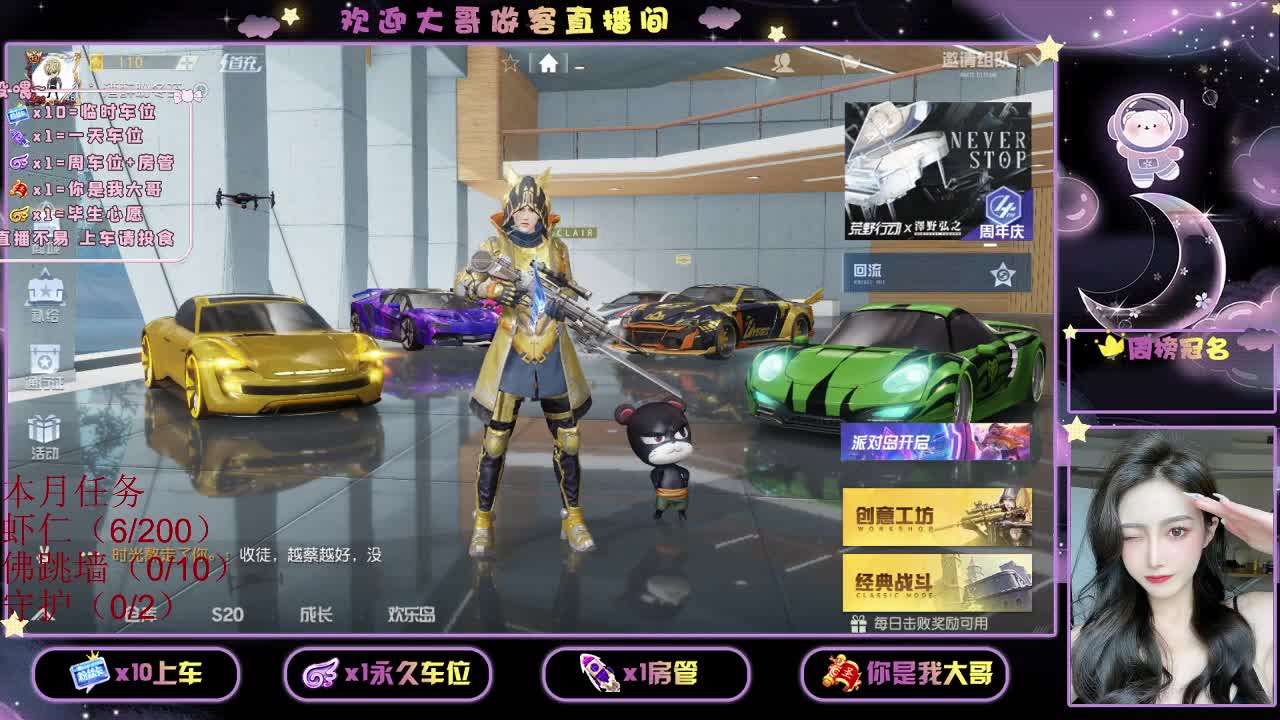The height and width of the screenshot is (720, 1280).
Task: Open the friends list icon
Action: (x=784, y=62)
